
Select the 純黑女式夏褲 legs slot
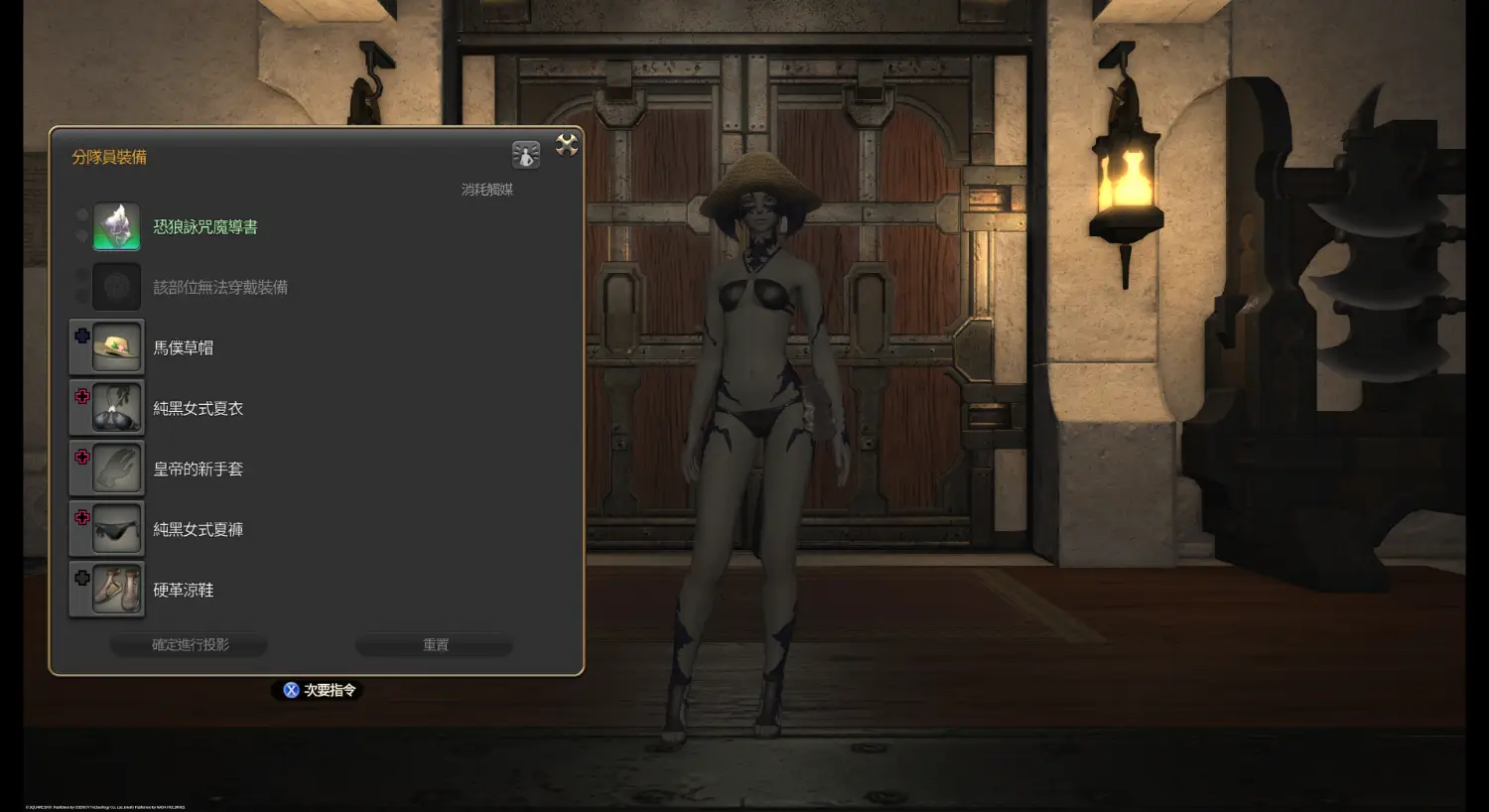(x=117, y=529)
